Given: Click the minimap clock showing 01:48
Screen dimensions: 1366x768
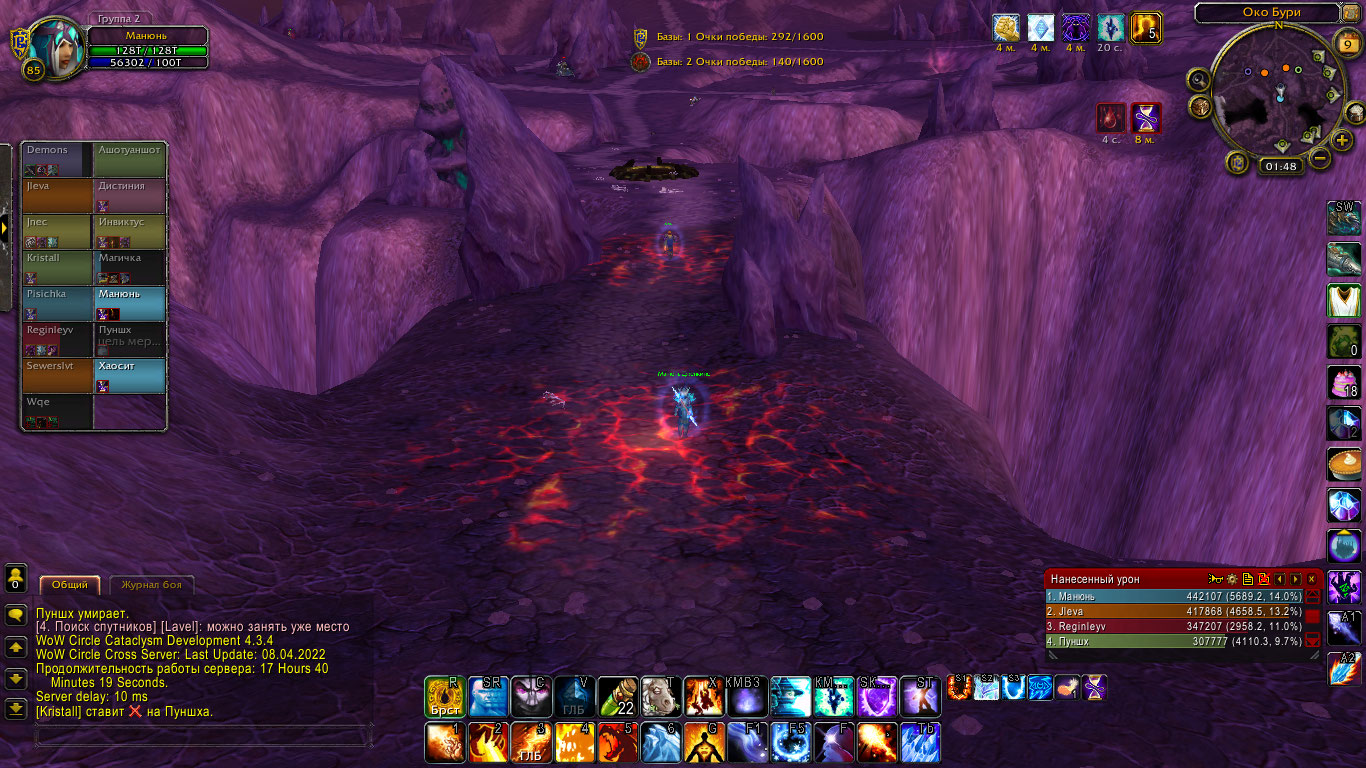Looking at the screenshot, I should 1279,167.
